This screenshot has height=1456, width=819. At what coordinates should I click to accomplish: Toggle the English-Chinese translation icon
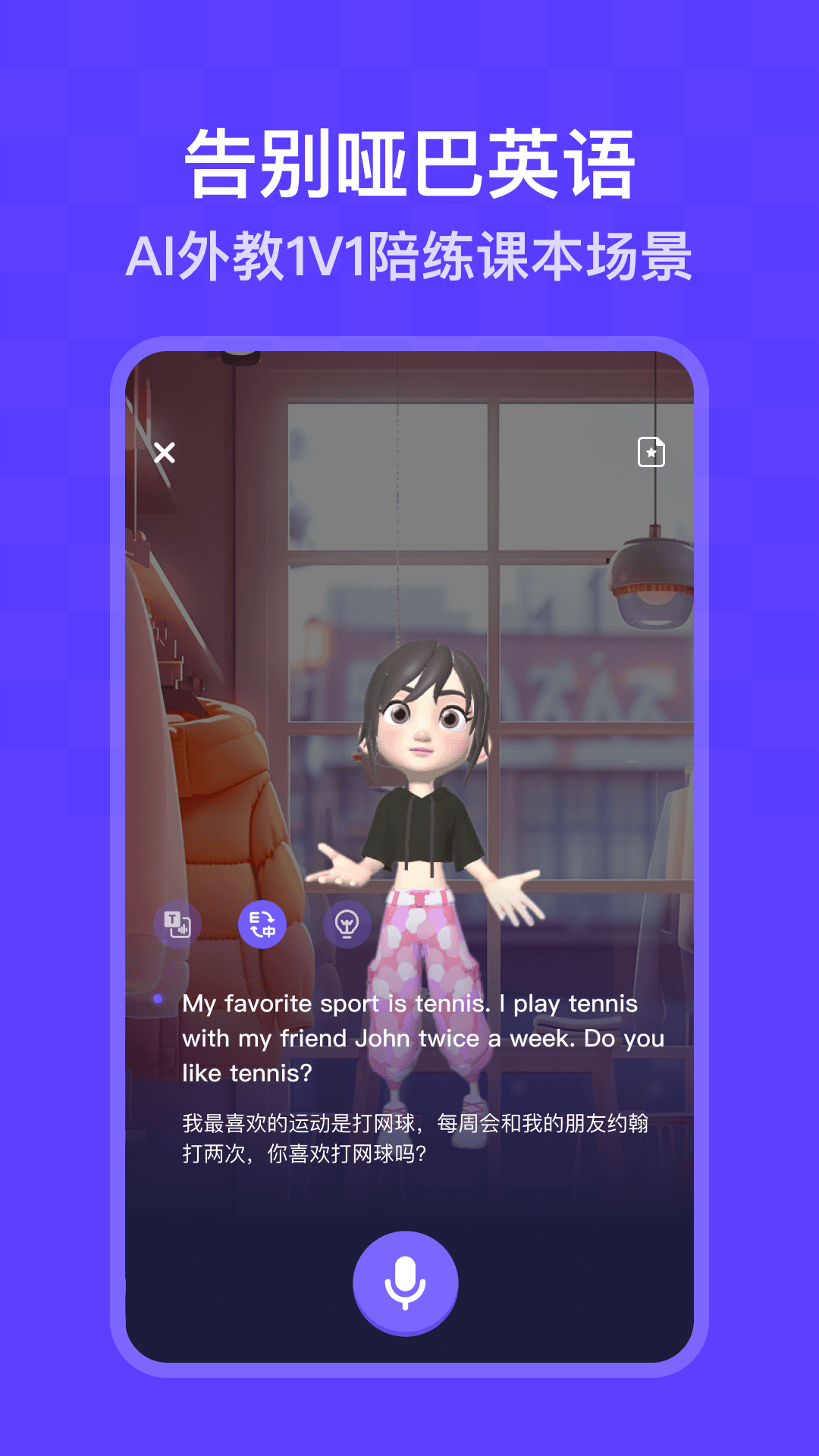(x=262, y=924)
